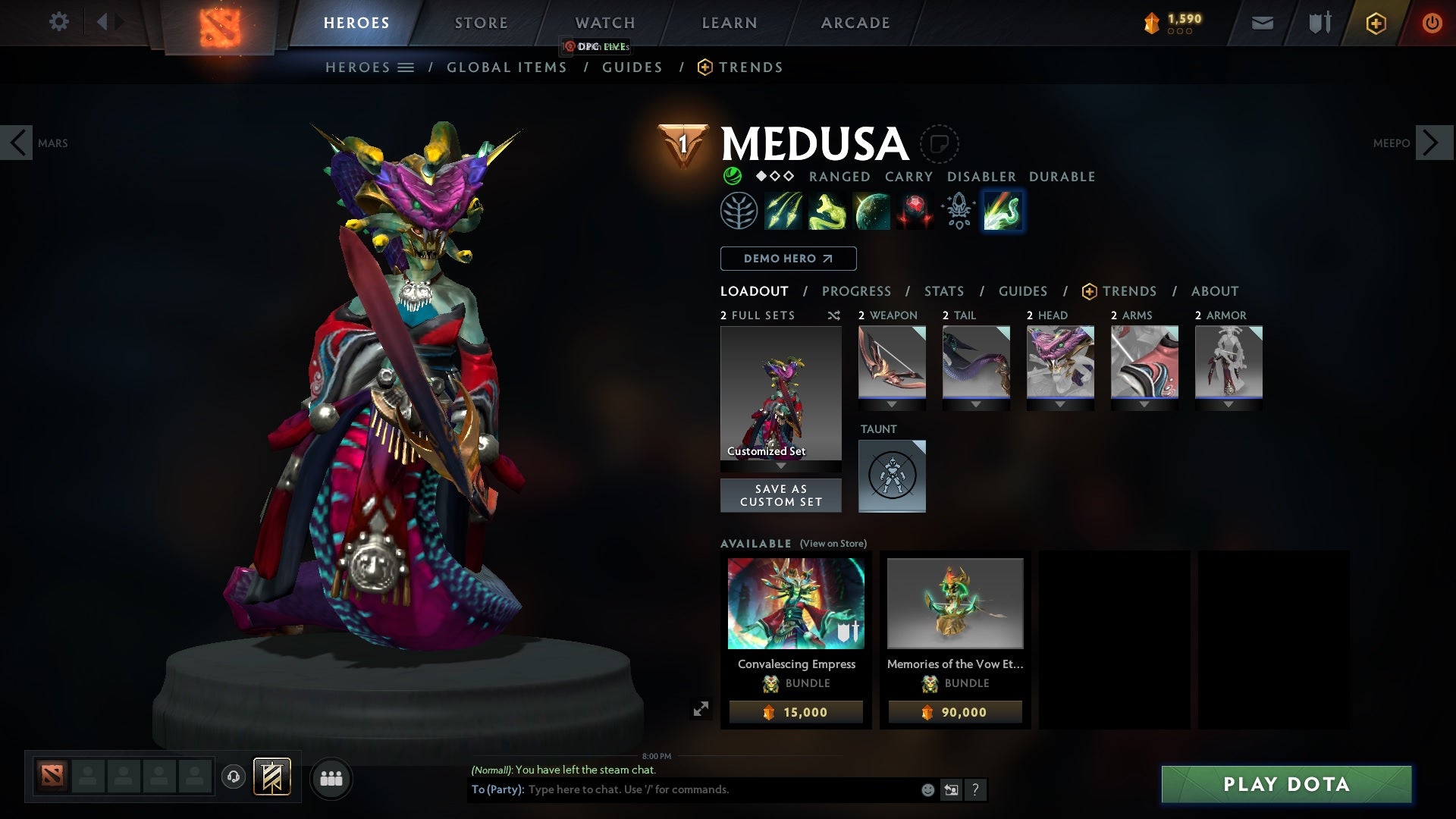The width and height of the screenshot is (1456, 819).
Task: Go to the Learn section
Action: click(729, 23)
